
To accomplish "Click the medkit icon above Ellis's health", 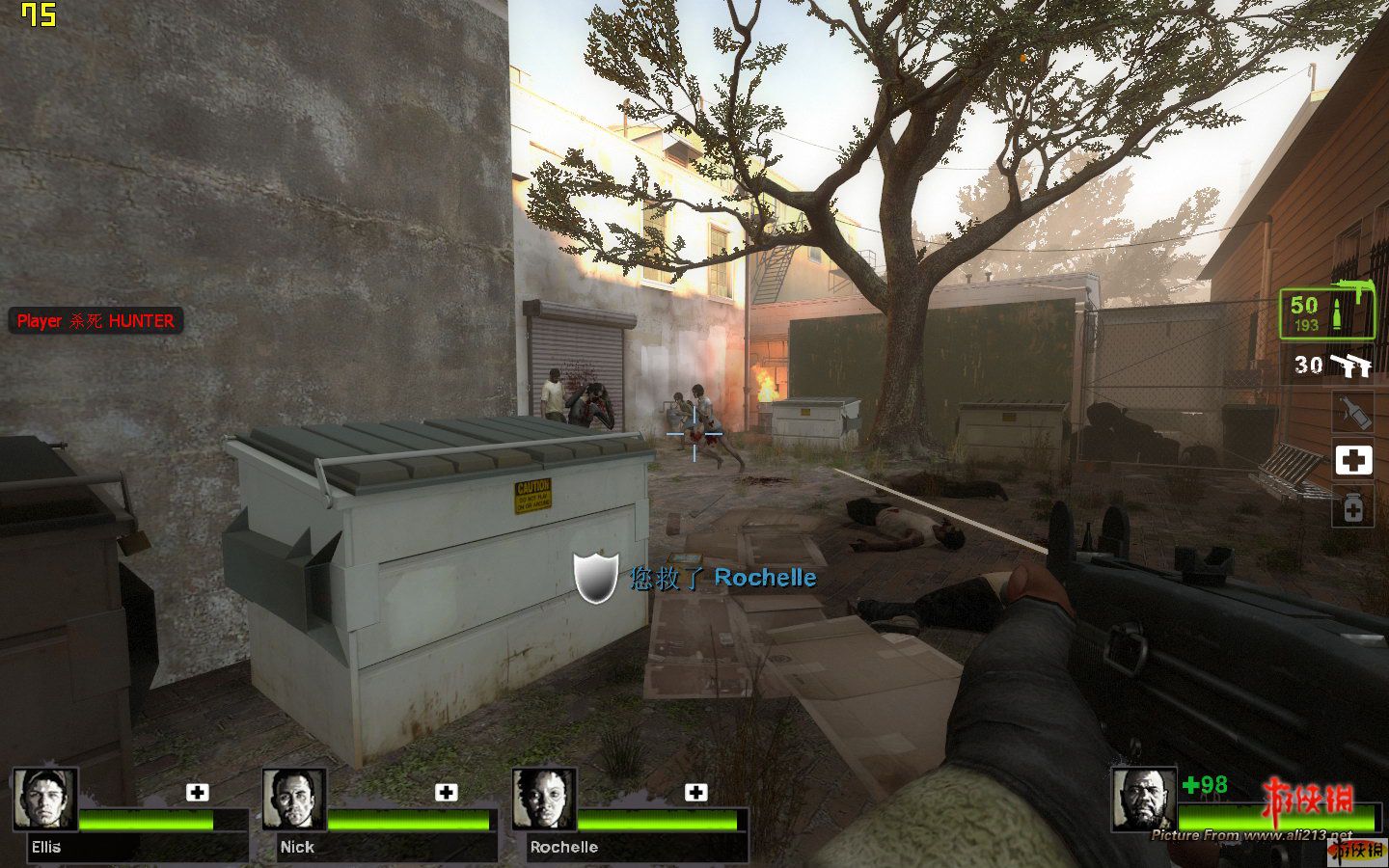I will [197, 793].
